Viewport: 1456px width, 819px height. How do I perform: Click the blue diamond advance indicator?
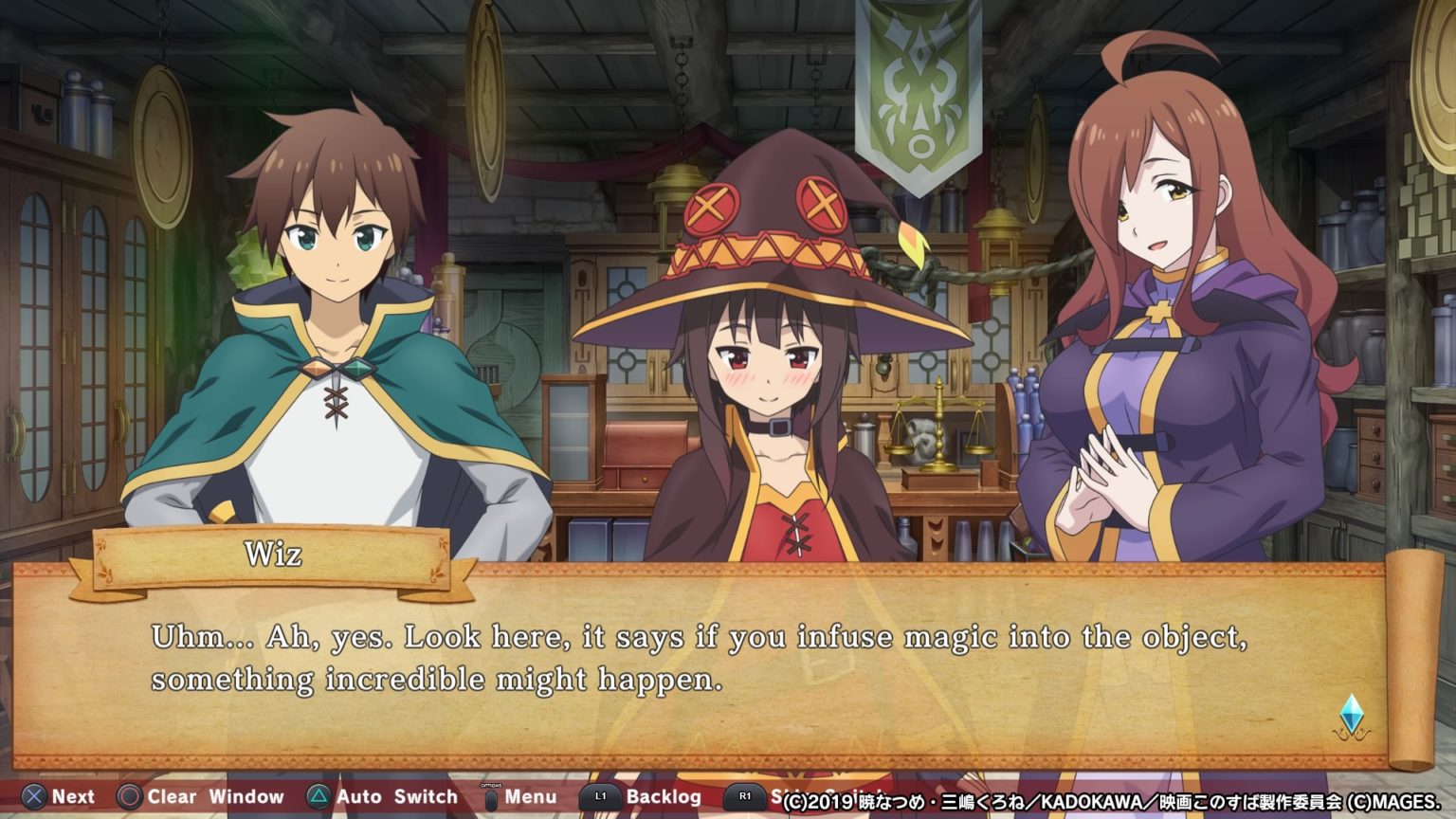(1351, 715)
